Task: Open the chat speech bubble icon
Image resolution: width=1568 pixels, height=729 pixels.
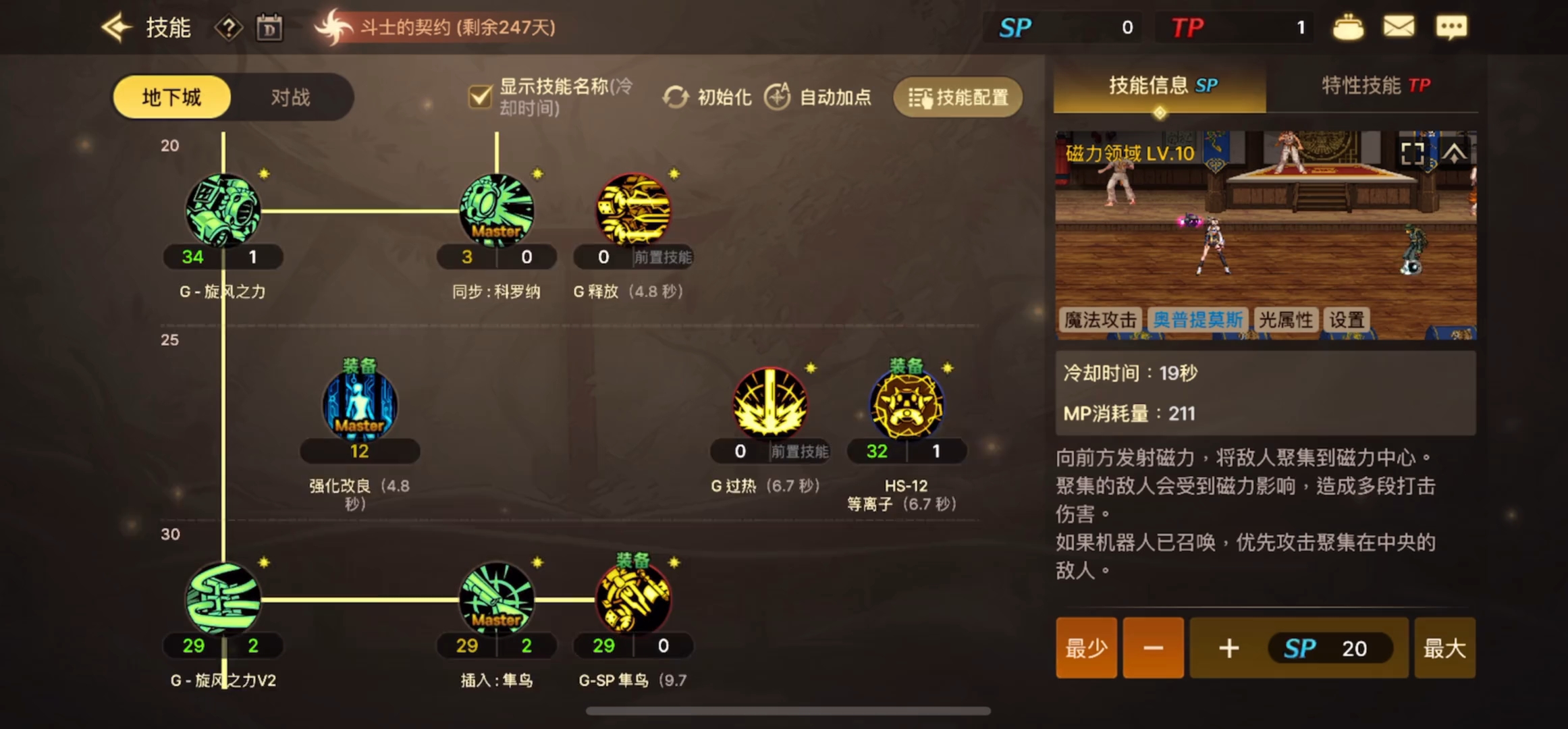Action: coord(1451,27)
